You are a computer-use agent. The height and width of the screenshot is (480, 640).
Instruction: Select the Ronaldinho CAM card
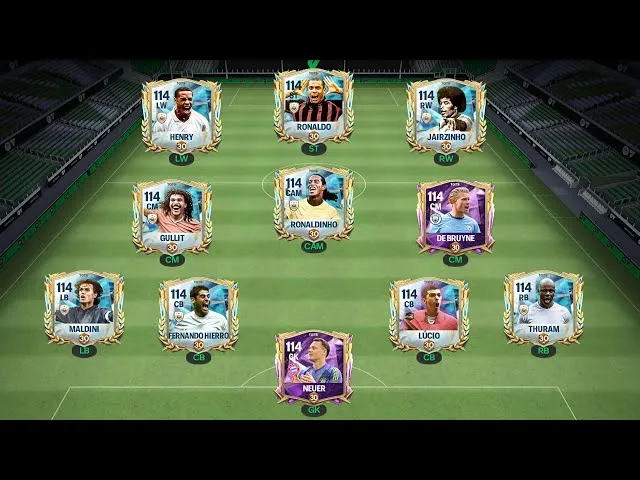pyautogui.click(x=314, y=203)
